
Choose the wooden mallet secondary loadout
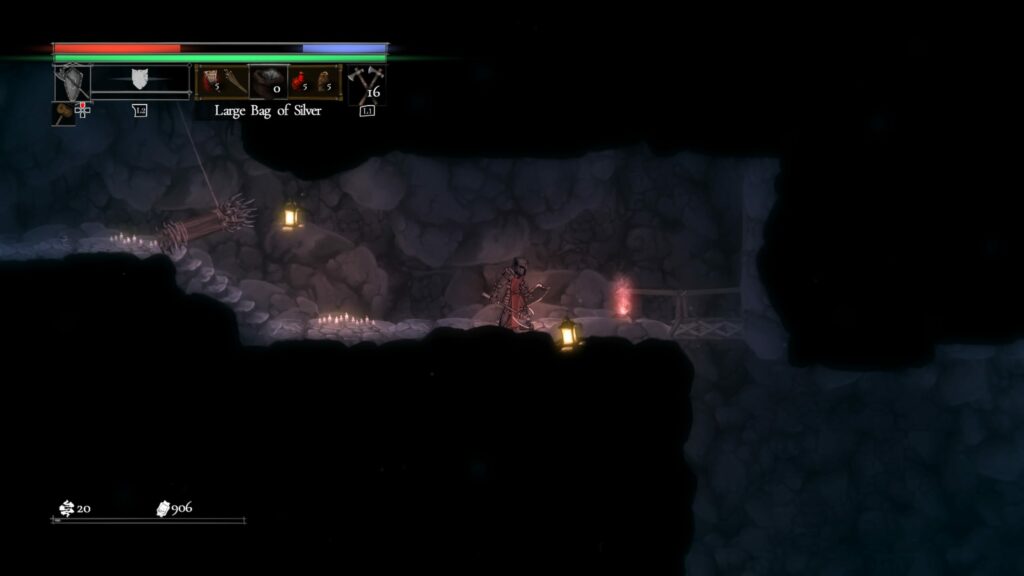[x=63, y=112]
